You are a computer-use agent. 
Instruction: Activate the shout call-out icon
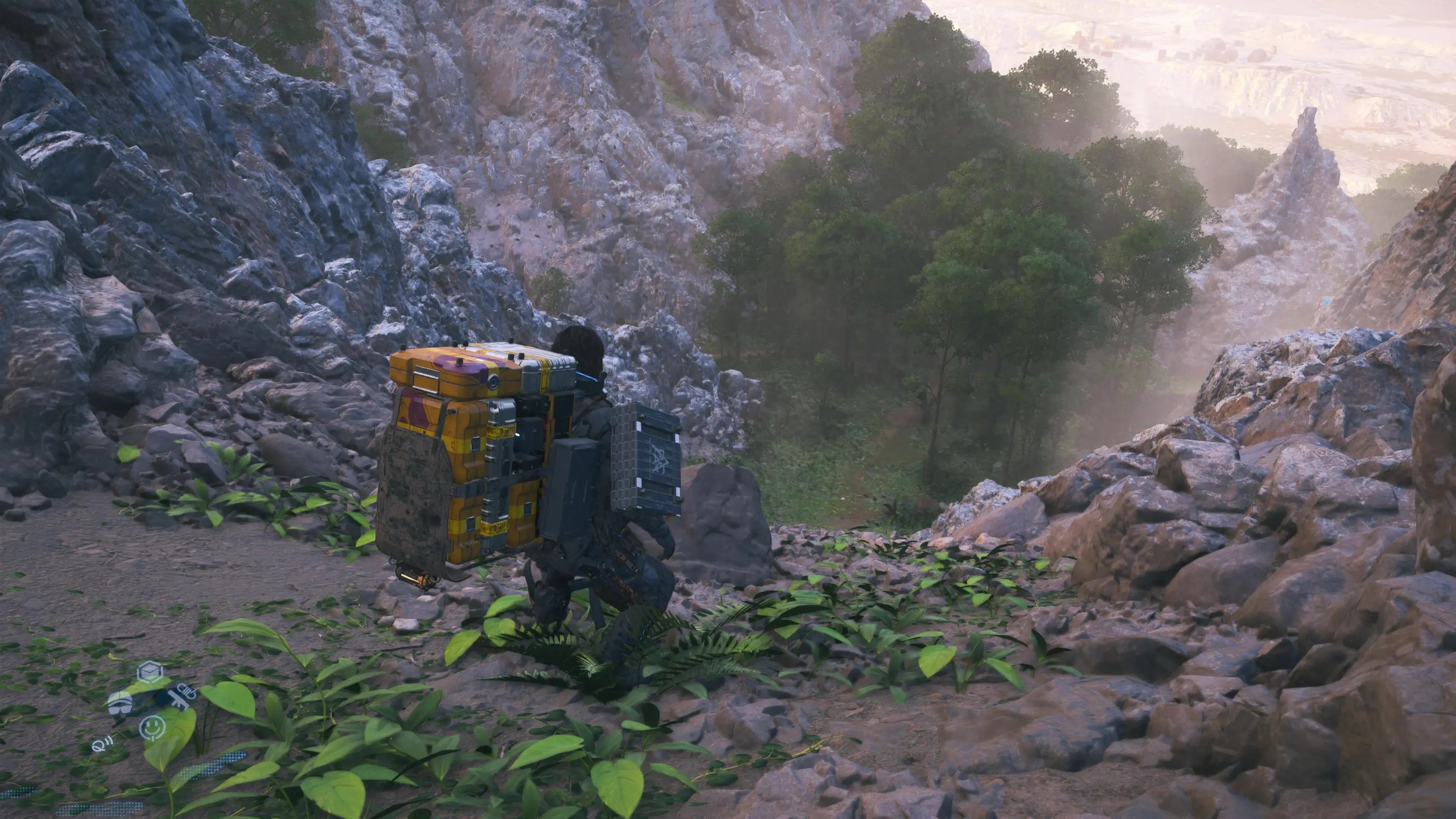[x=102, y=745]
